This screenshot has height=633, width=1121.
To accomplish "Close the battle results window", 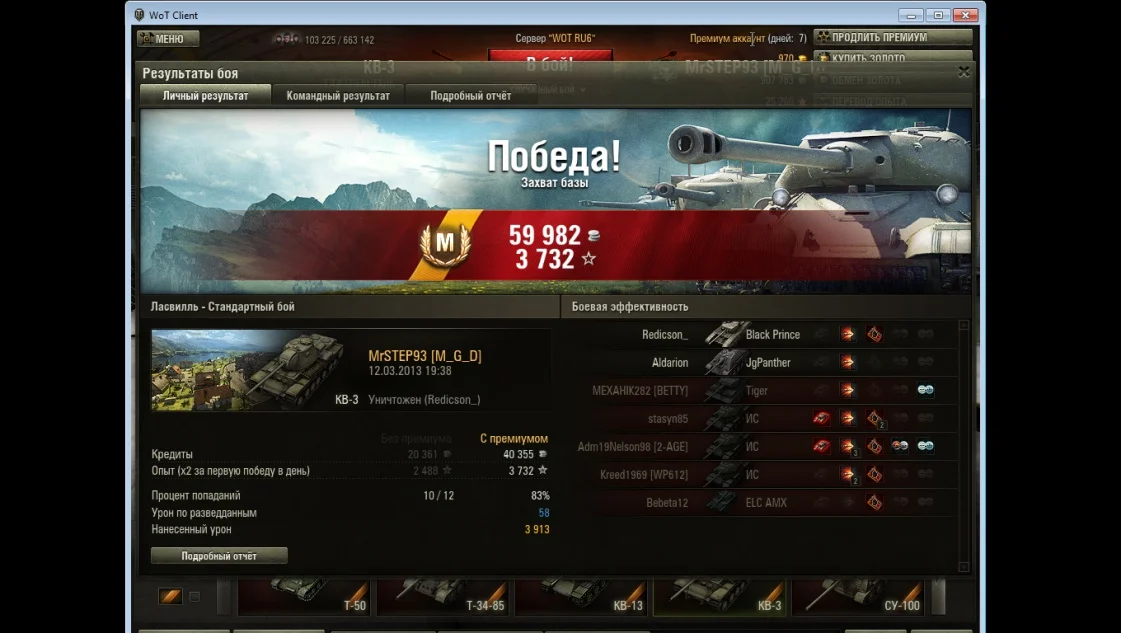I will (964, 72).
